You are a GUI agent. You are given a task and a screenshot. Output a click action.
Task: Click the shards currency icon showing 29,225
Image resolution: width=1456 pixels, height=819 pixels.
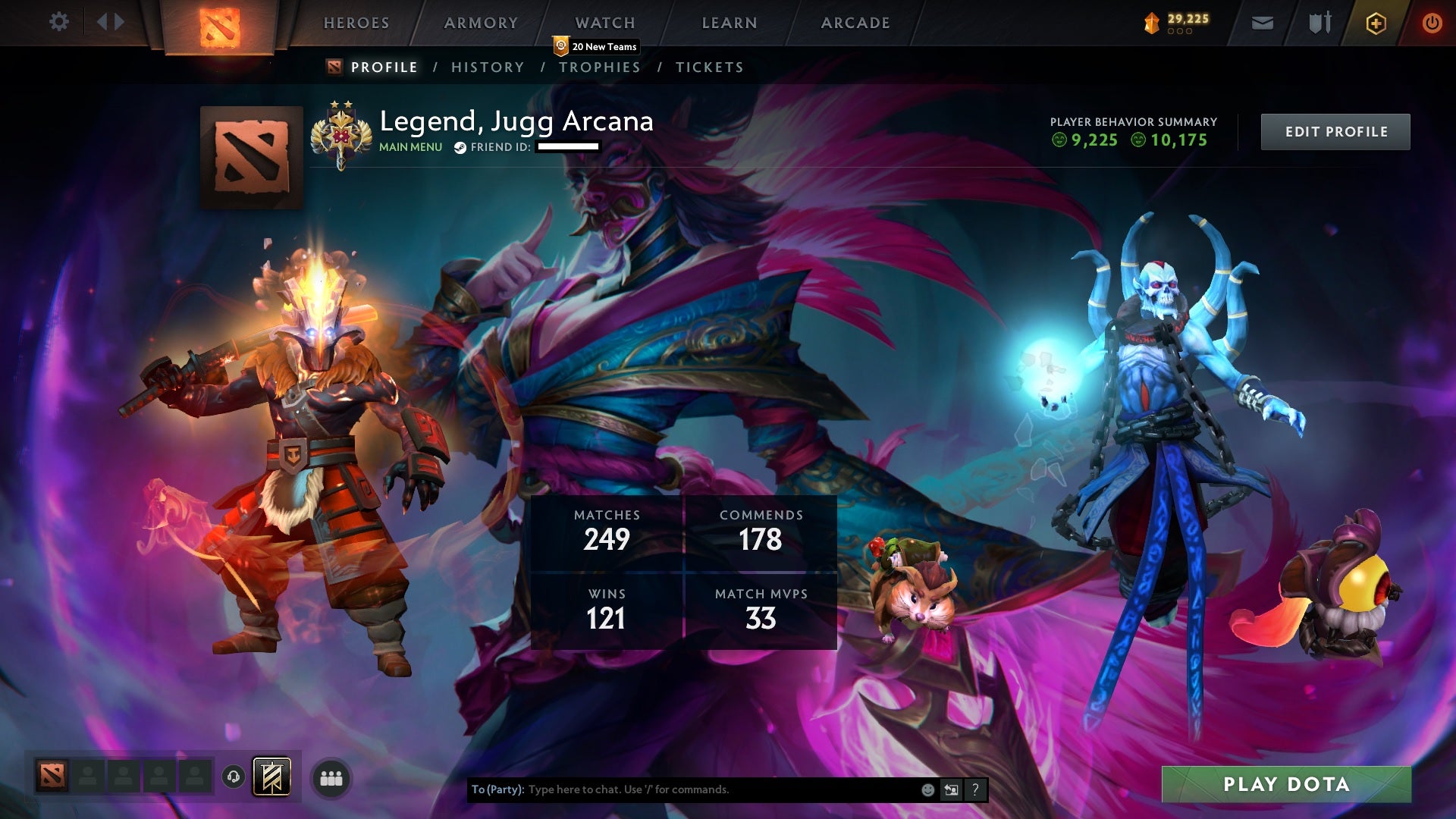(x=1150, y=22)
